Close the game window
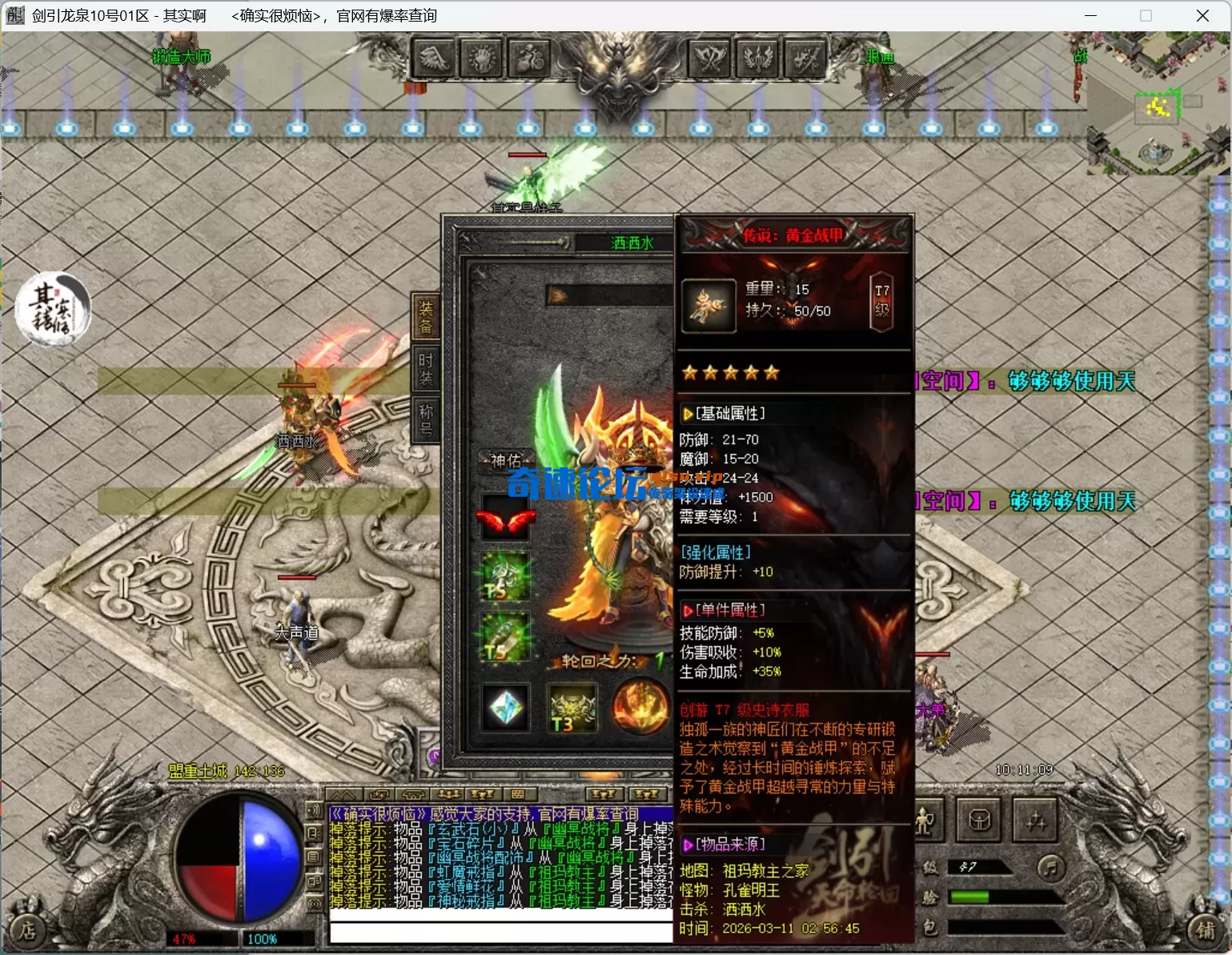Viewport: 1232px width, 955px height. pos(1202,16)
